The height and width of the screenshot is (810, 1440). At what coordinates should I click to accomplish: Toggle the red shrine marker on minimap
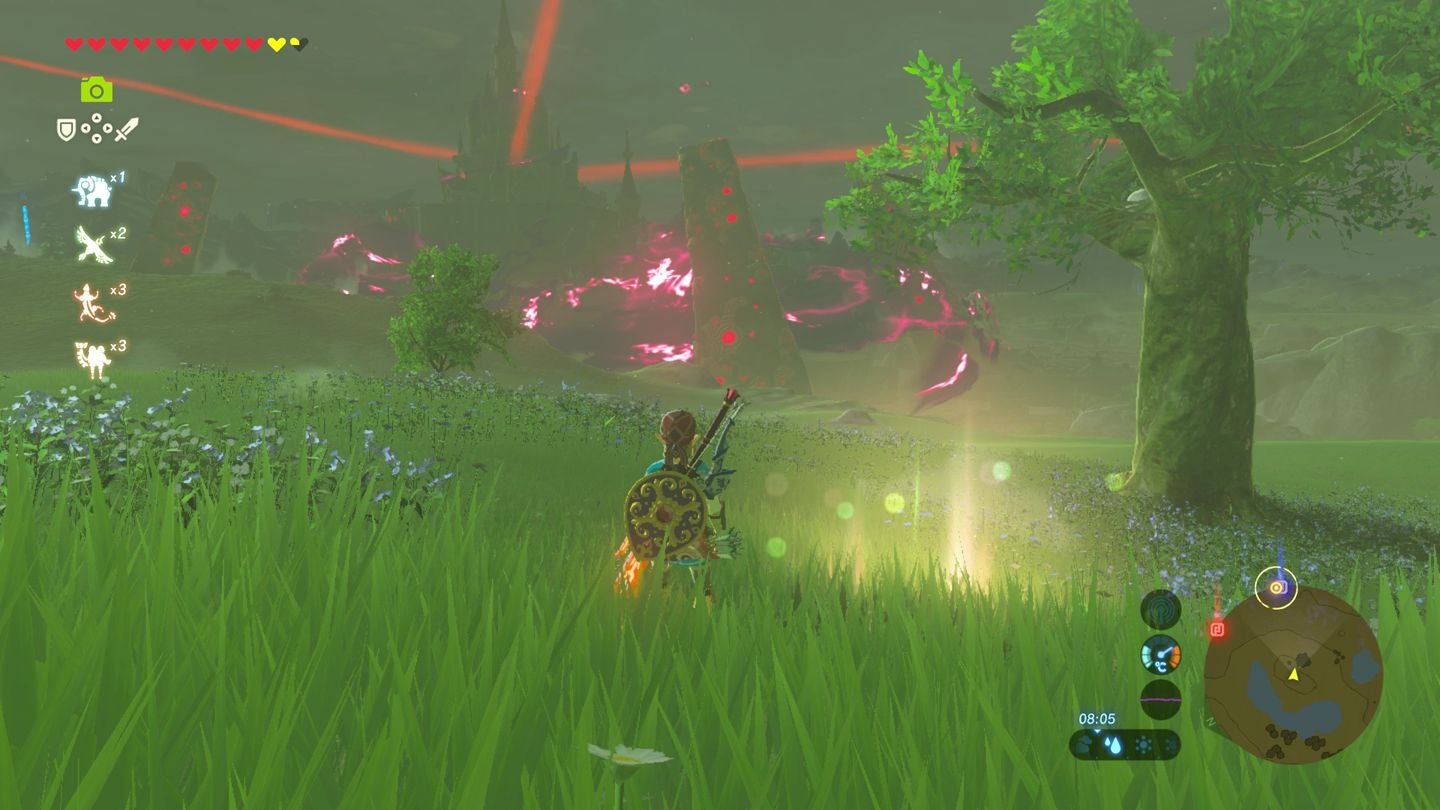(x=1217, y=627)
